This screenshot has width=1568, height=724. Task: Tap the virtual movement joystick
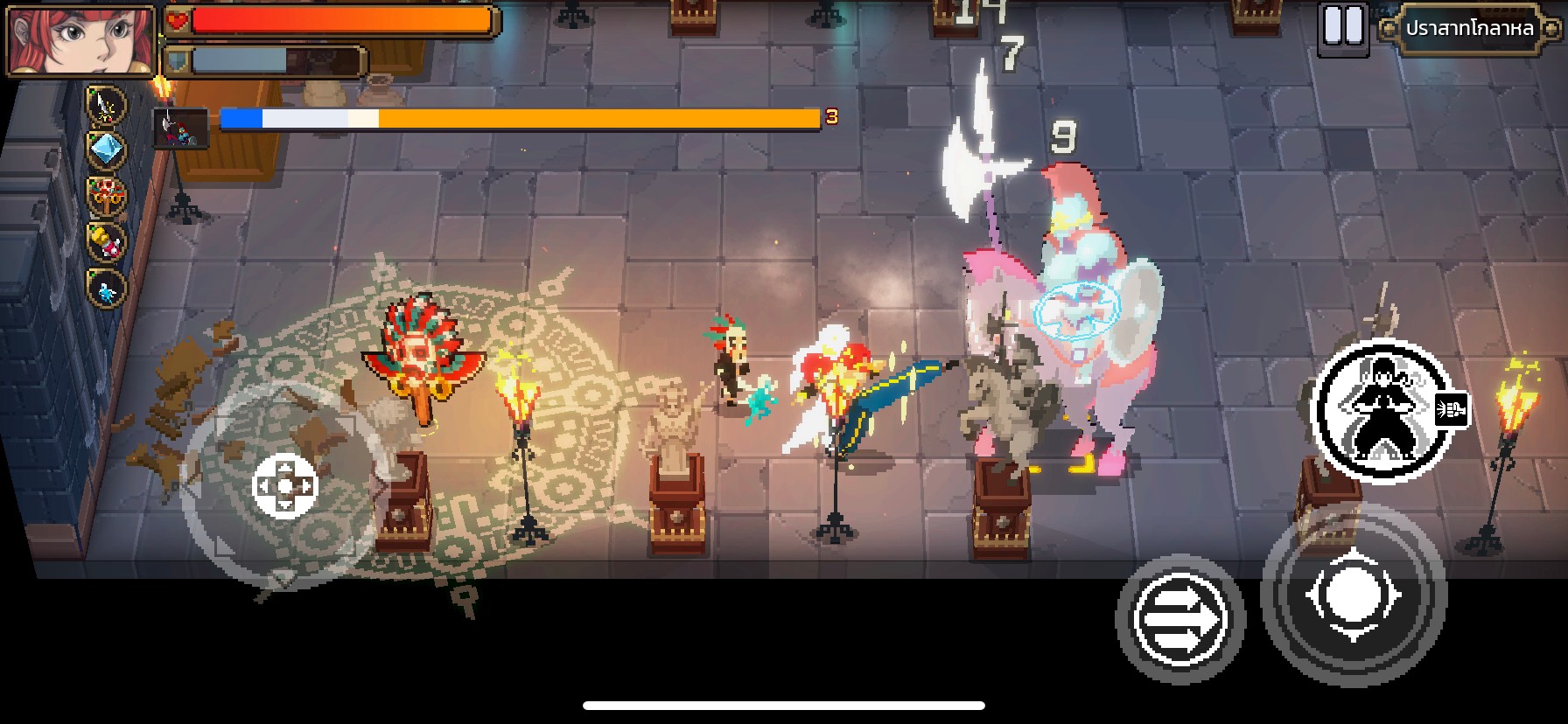284,485
